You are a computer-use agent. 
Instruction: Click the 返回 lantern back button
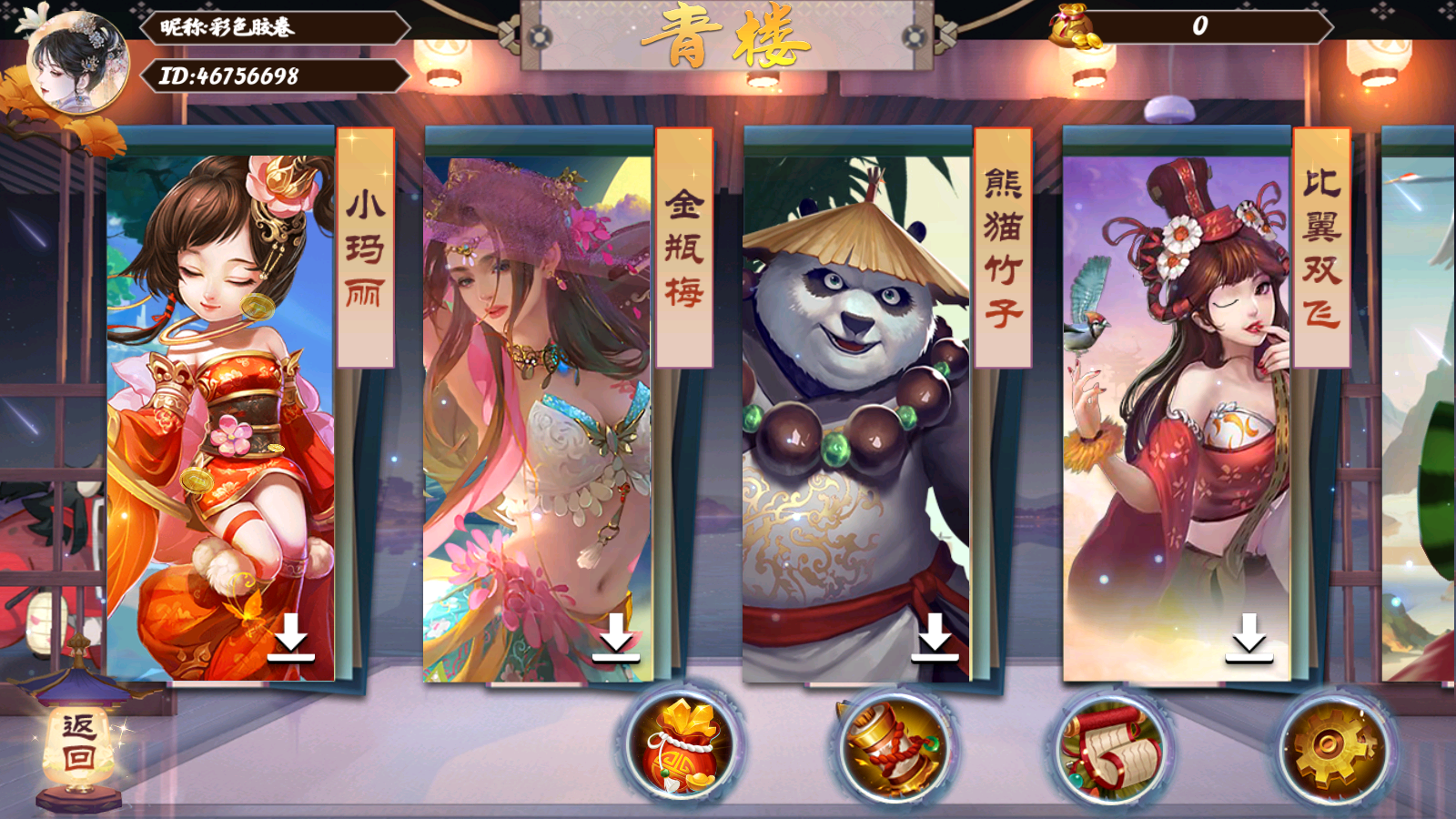(x=79, y=742)
